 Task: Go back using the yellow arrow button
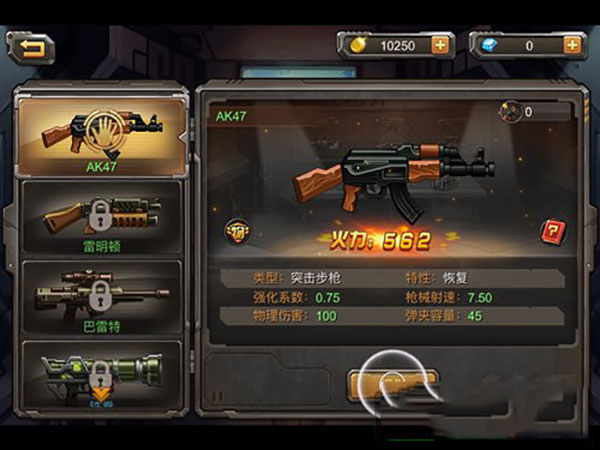(x=31, y=46)
